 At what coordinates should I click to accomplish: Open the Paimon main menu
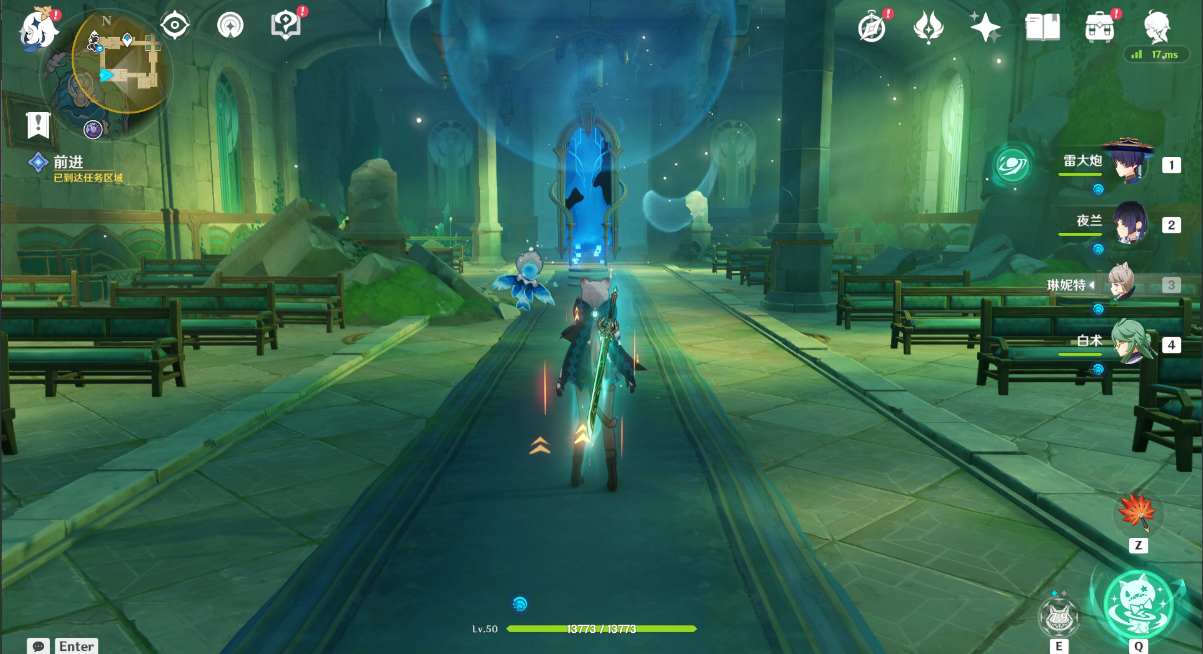[x=37, y=29]
